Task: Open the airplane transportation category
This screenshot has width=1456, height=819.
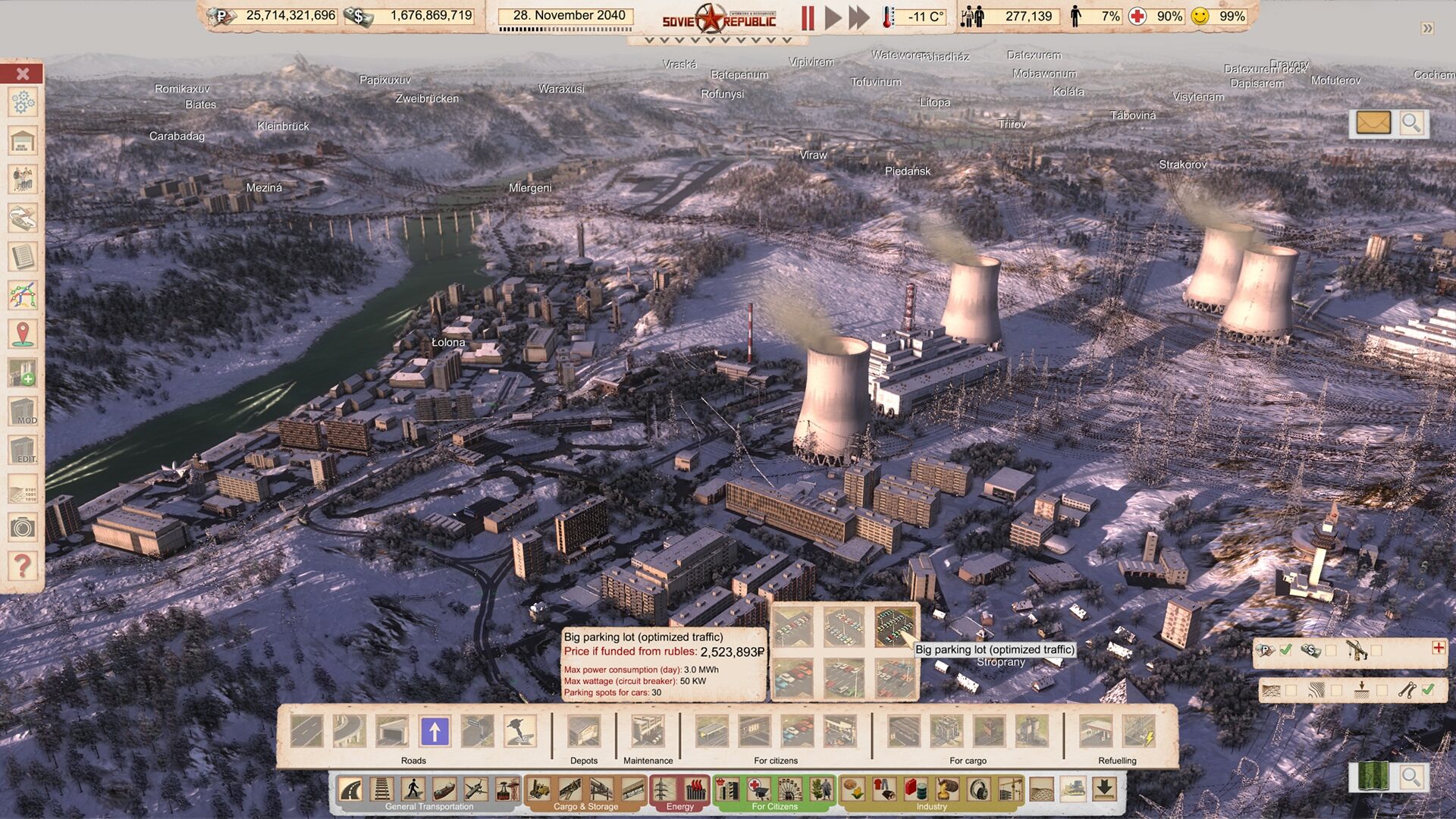Action: [x=475, y=789]
